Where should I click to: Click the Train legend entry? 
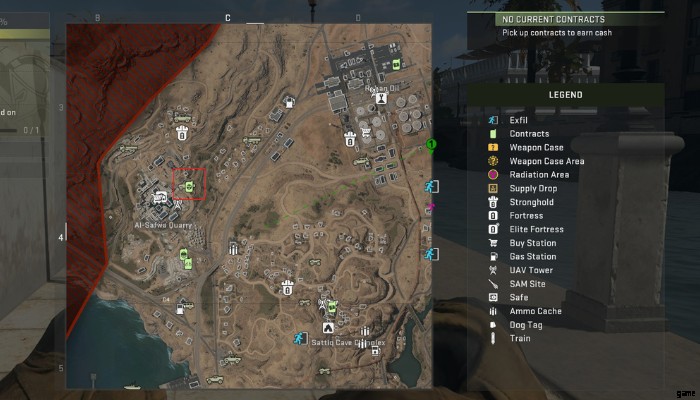click(x=520, y=338)
